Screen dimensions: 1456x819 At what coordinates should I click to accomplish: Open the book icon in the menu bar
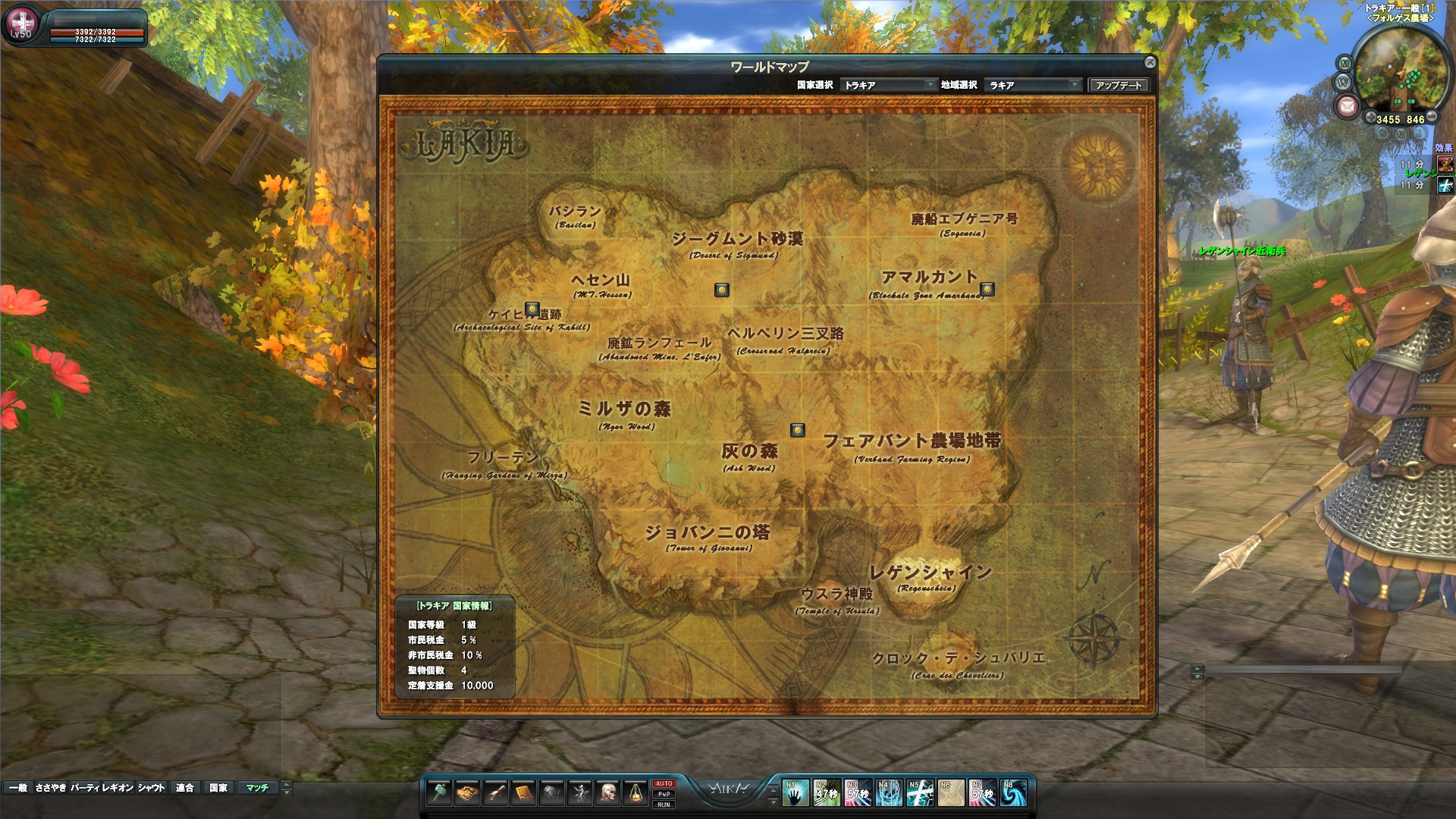523,792
